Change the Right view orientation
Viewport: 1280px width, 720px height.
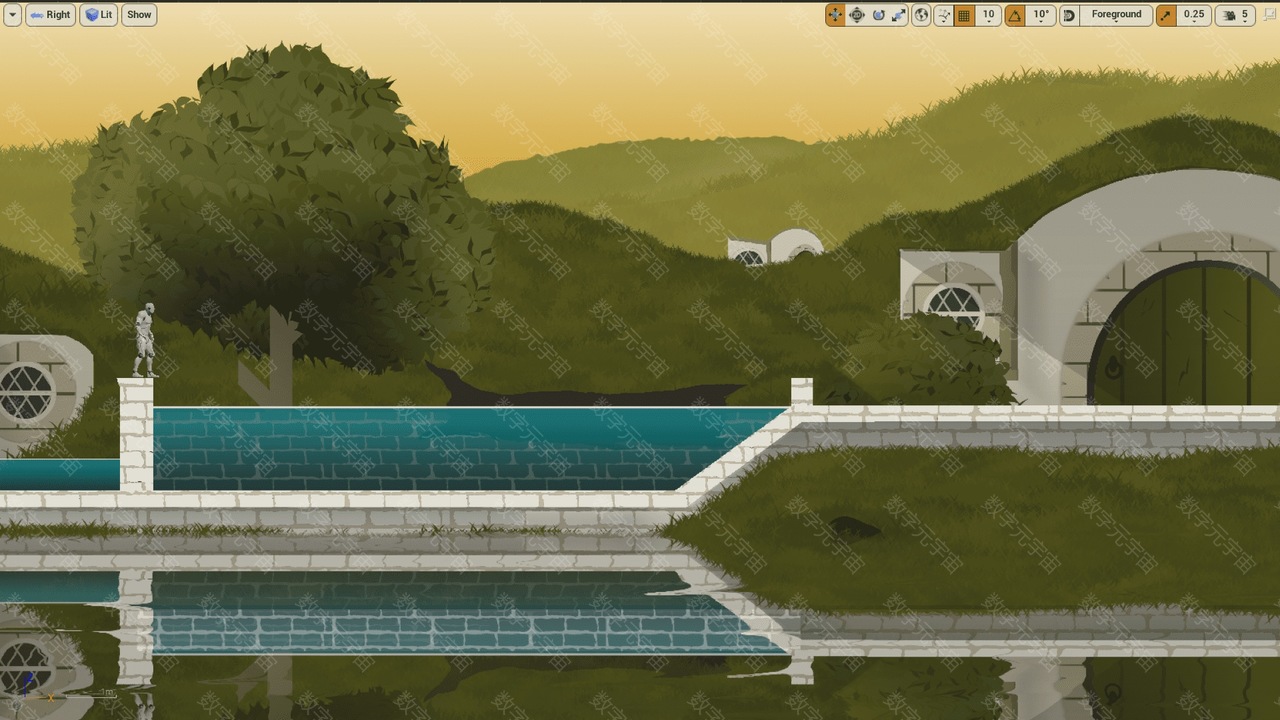pyautogui.click(x=50, y=15)
